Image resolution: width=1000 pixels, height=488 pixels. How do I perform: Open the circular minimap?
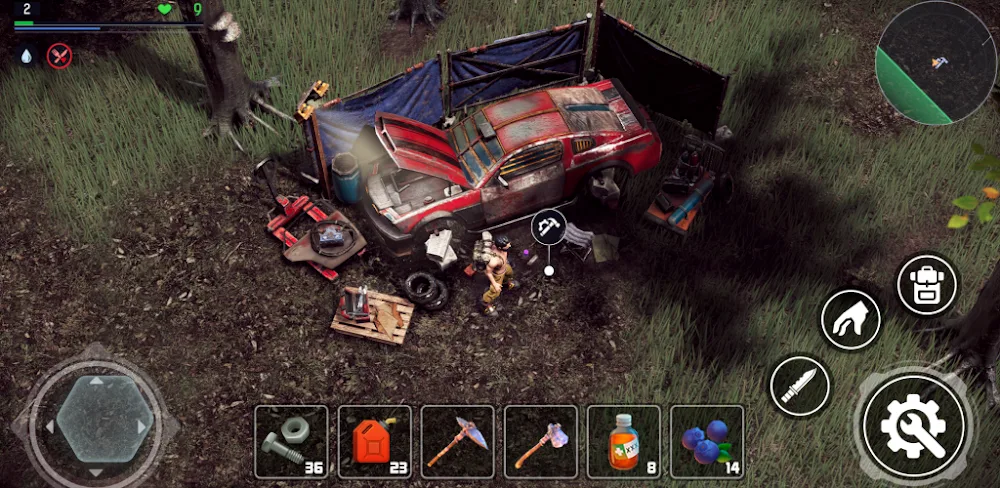pyautogui.click(x=936, y=62)
